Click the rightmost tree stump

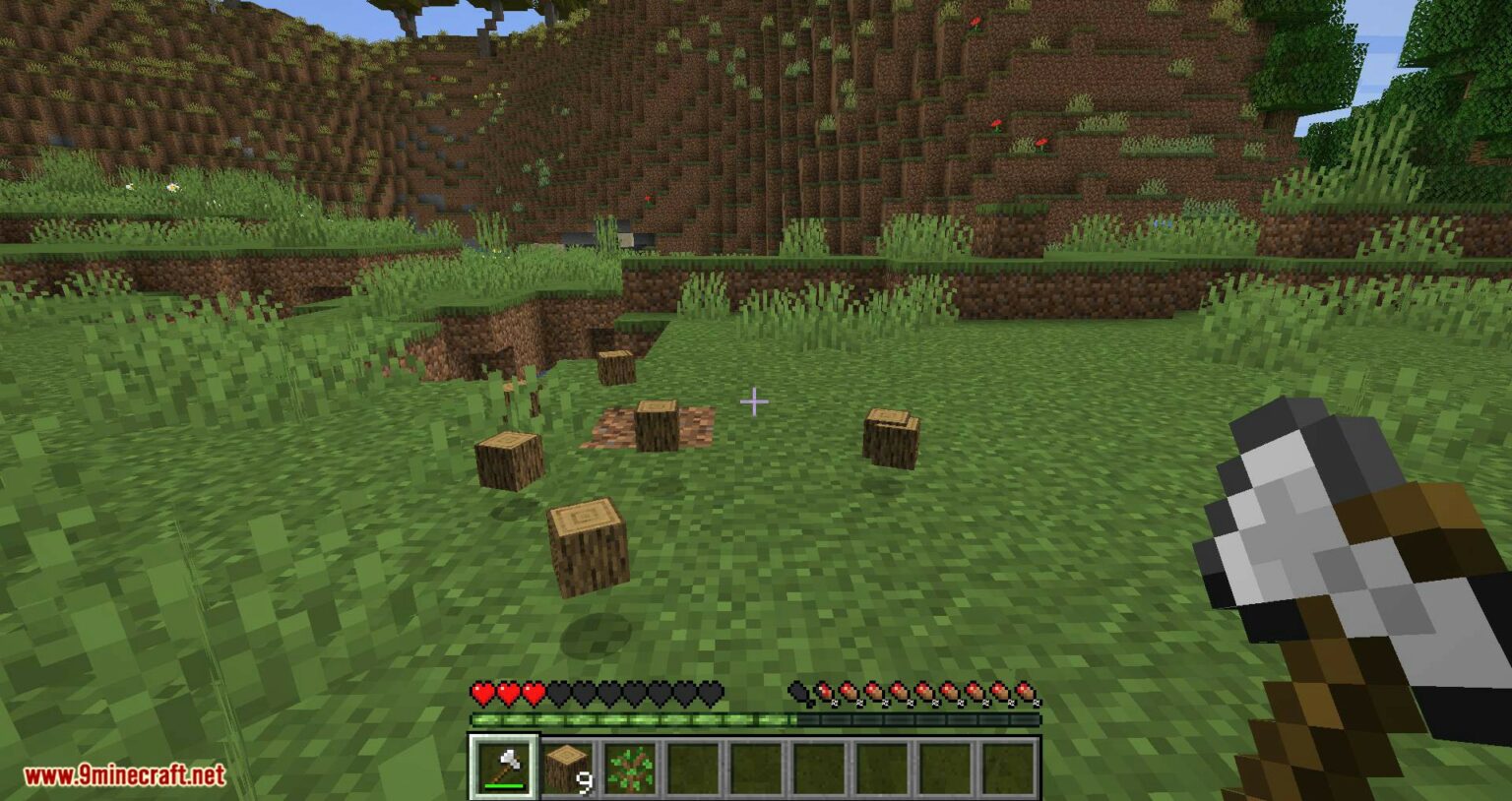point(892,440)
